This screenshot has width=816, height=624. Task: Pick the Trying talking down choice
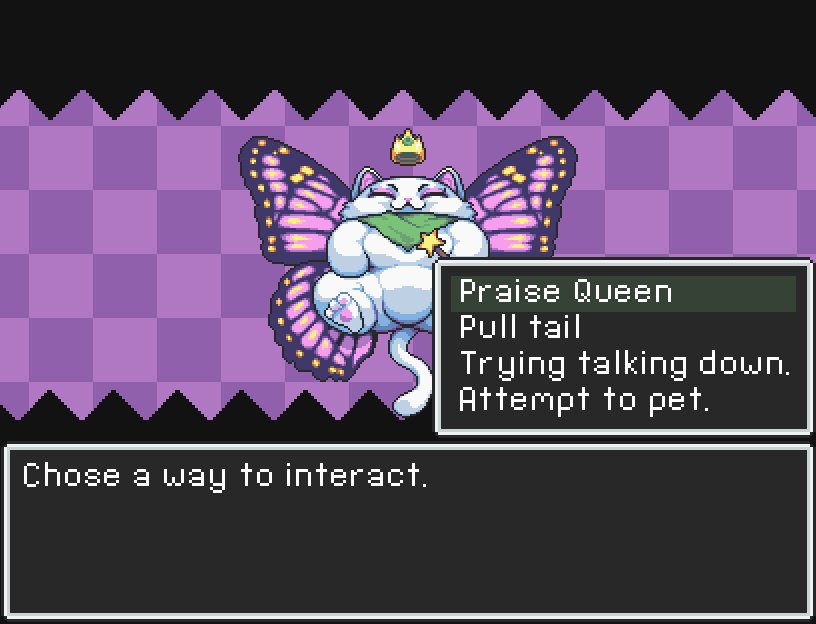624,364
